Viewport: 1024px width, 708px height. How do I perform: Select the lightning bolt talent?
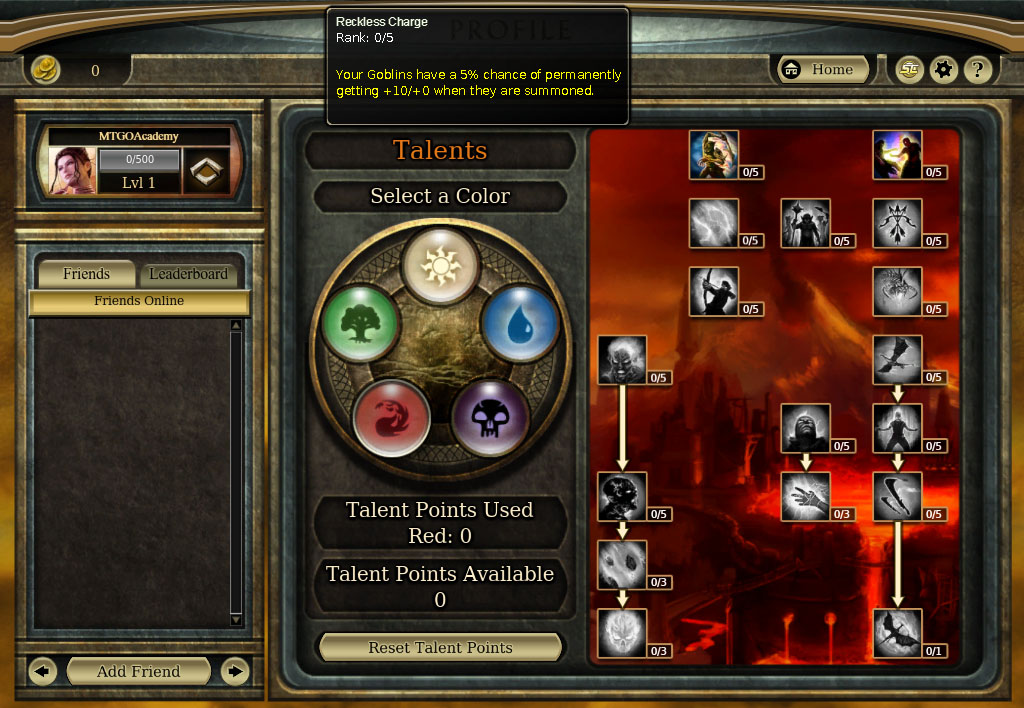pos(714,223)
